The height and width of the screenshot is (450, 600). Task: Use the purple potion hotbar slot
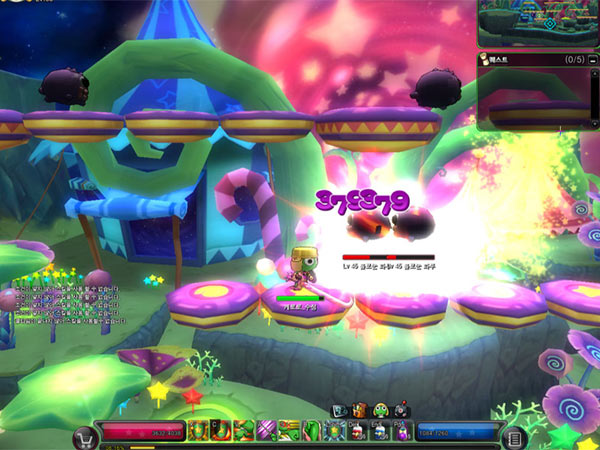(x=401, y=432)
